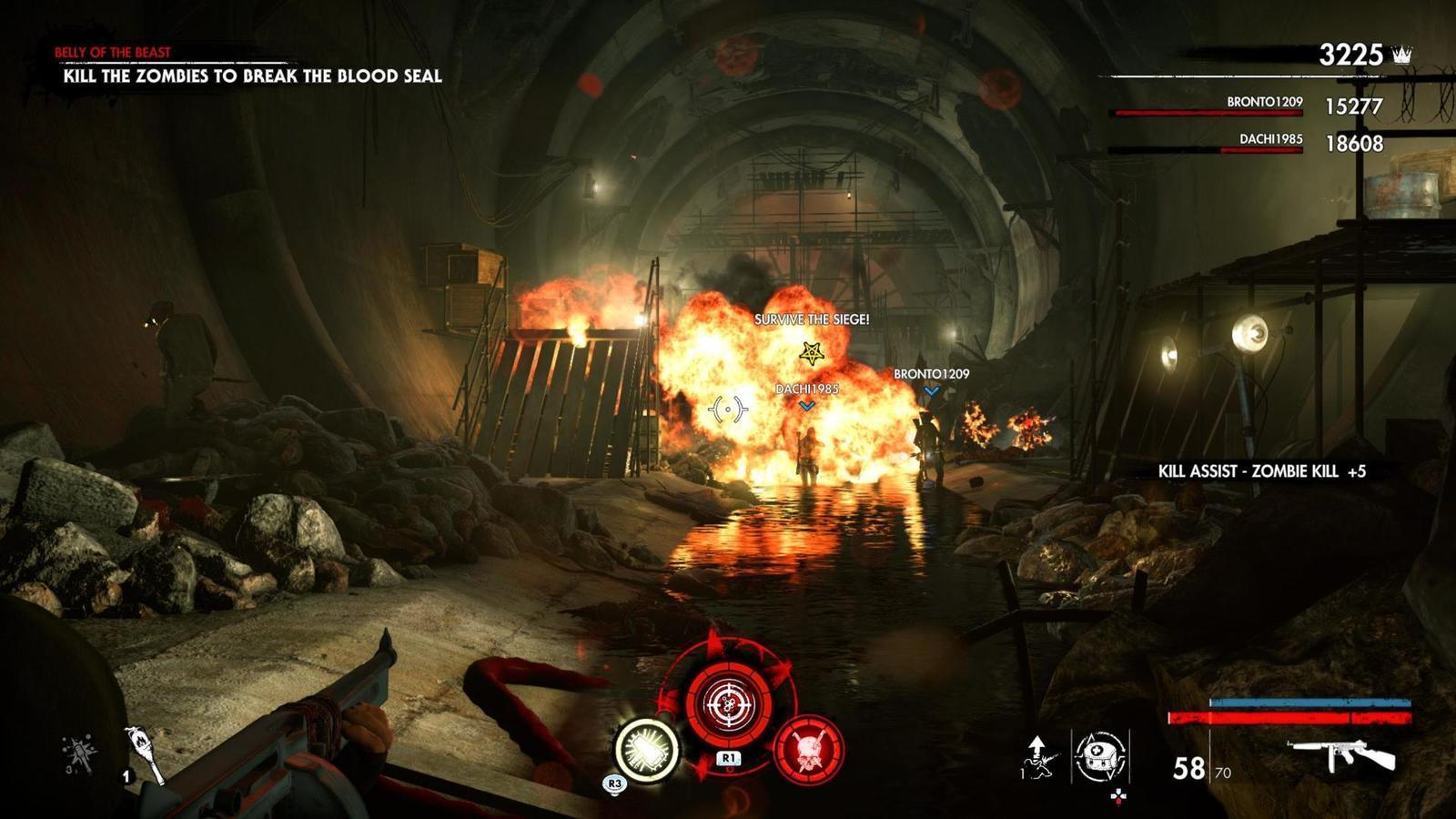Use the glowing white melee special icon

coord(647,751)
